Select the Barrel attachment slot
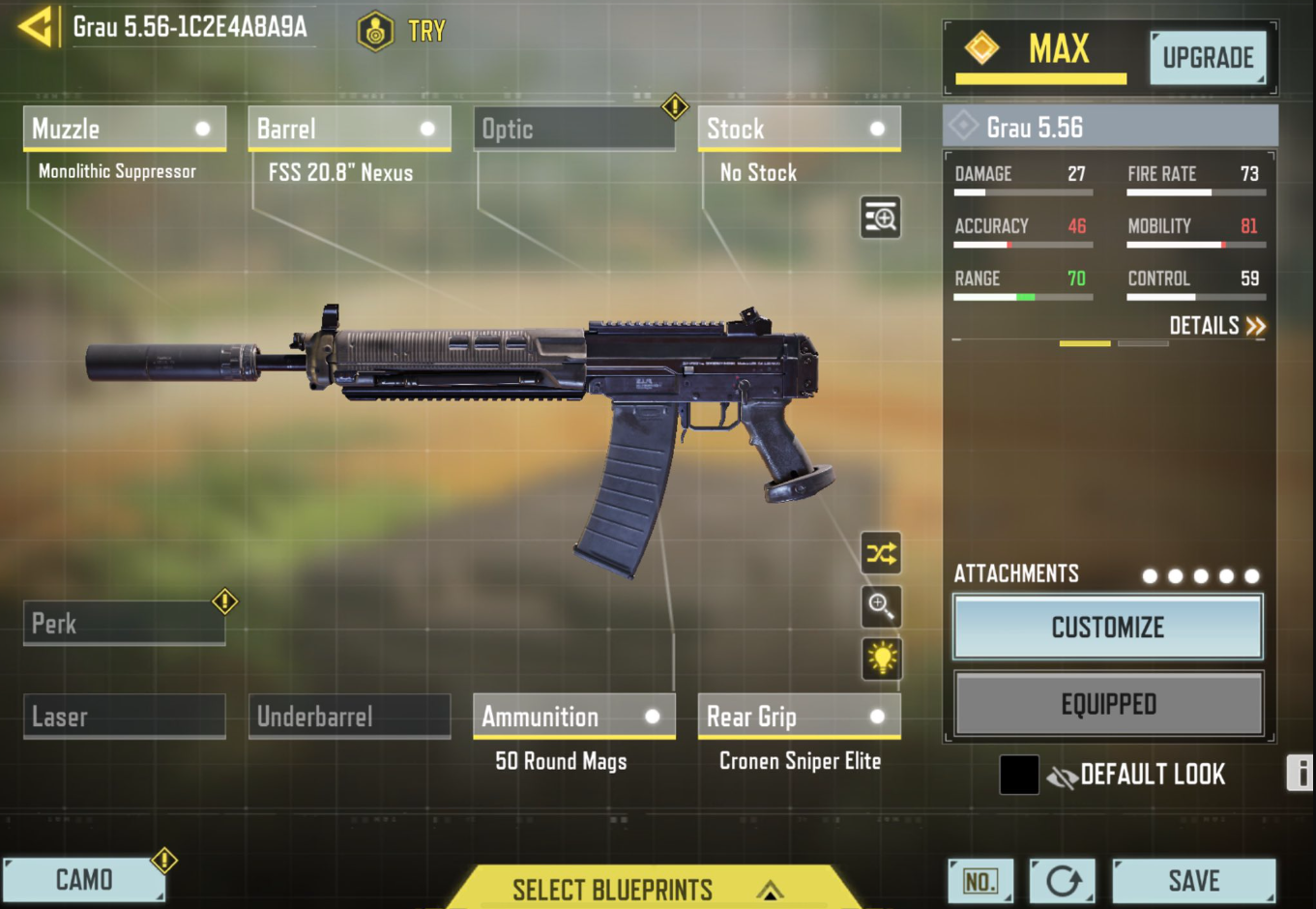This screenshot has height=909, width=1316. 349,129
